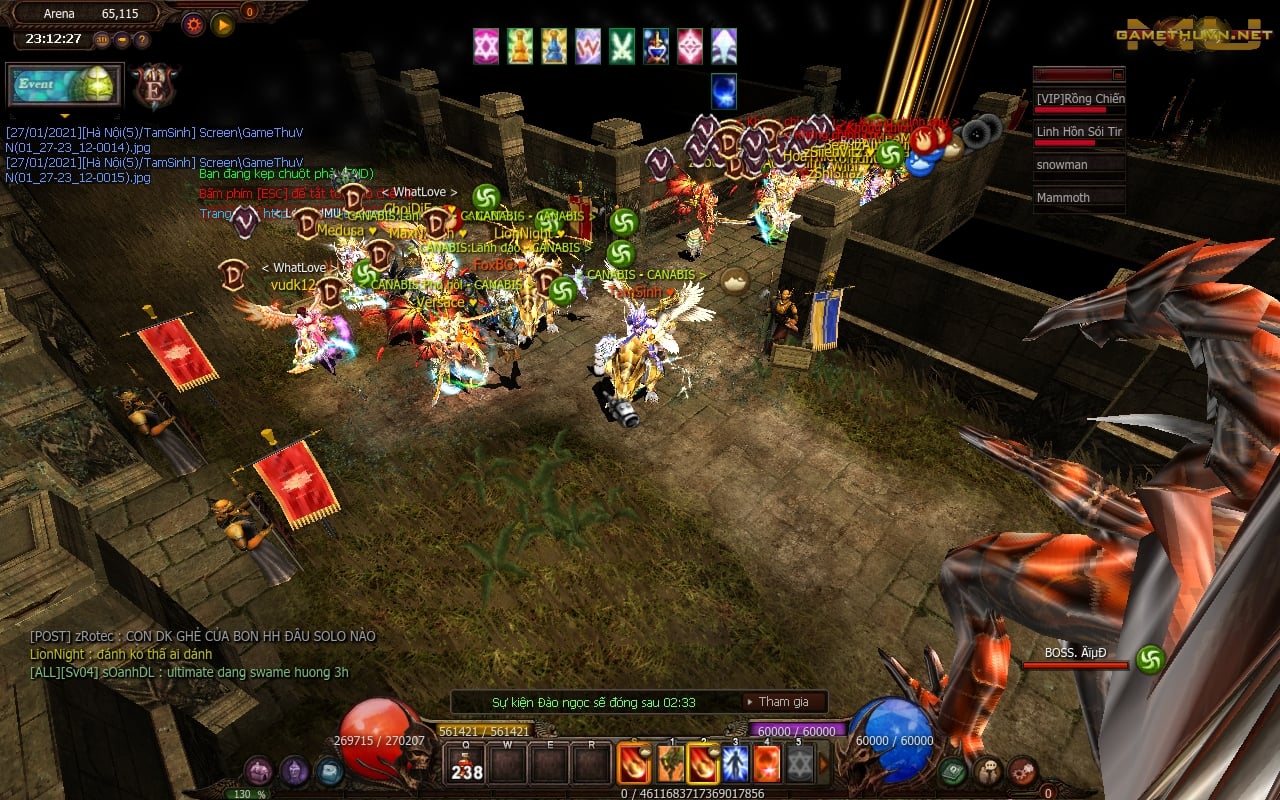Use the potion in the Q slot
This screenshot has width=1280, height=800.
coord(466,764)
